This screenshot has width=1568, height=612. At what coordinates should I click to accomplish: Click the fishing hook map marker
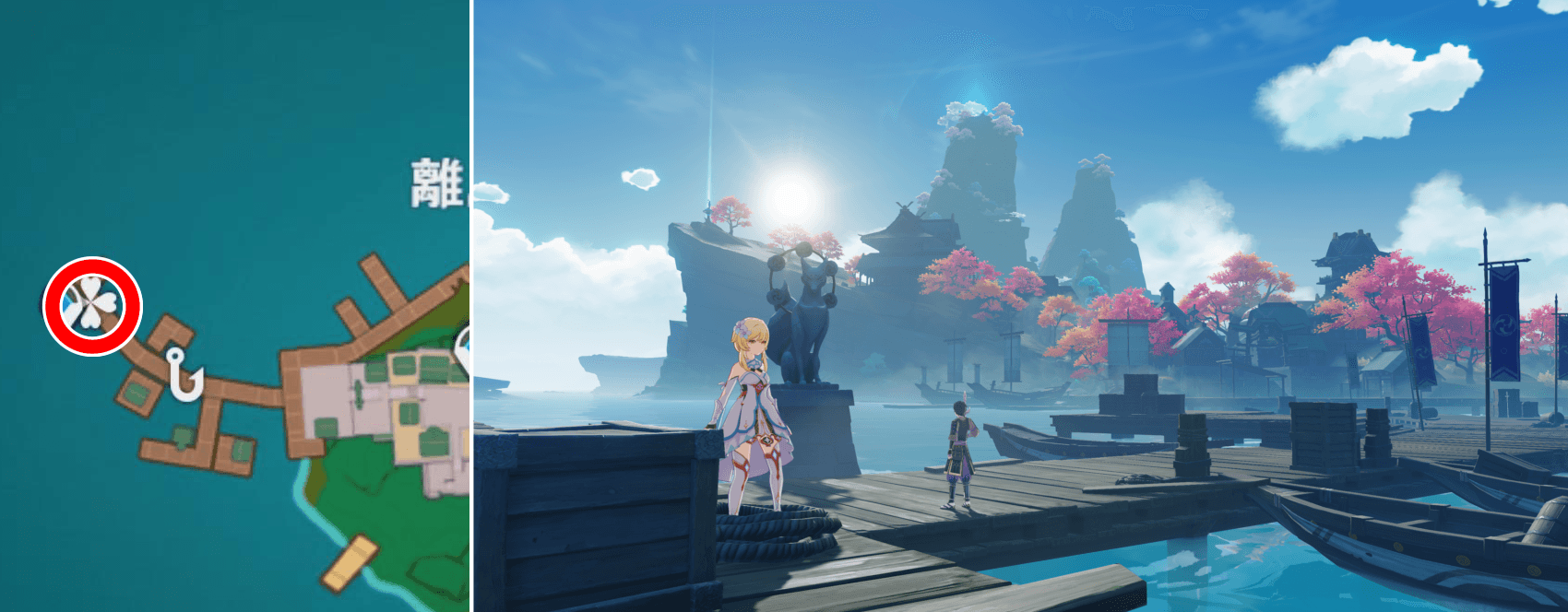point(184,375)
